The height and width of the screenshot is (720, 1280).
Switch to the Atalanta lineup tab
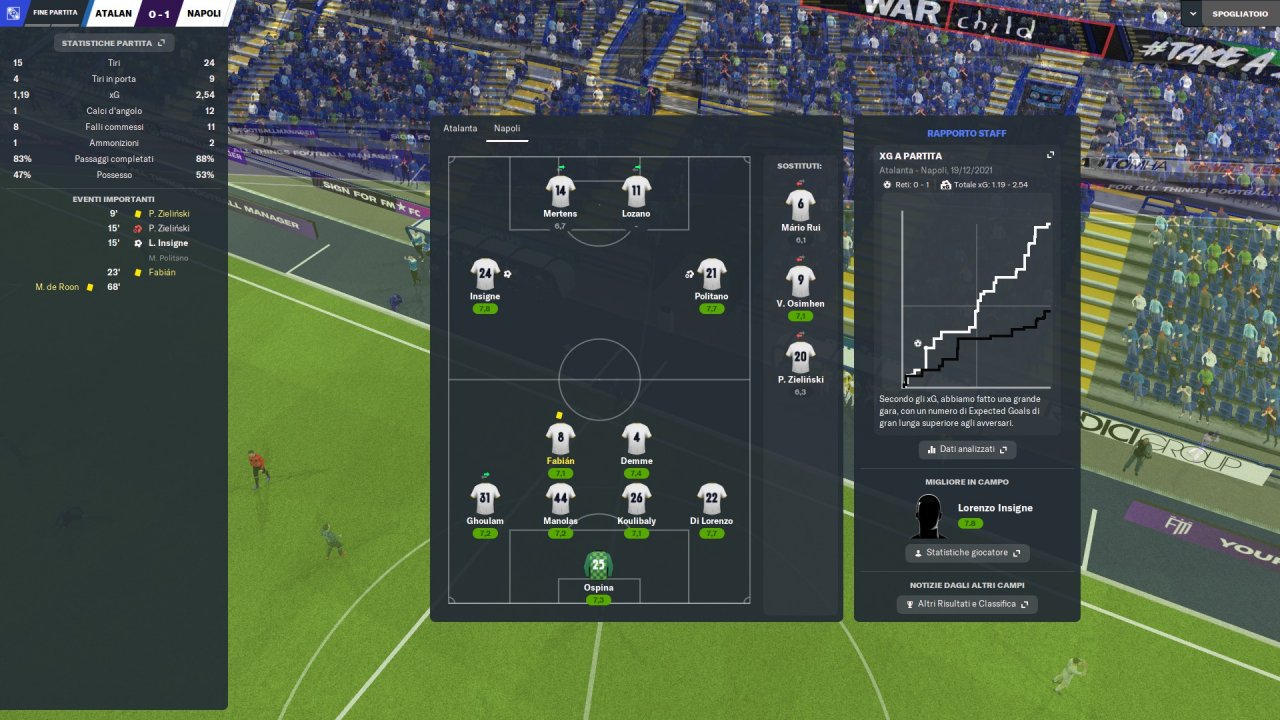[x=460, y=129]
